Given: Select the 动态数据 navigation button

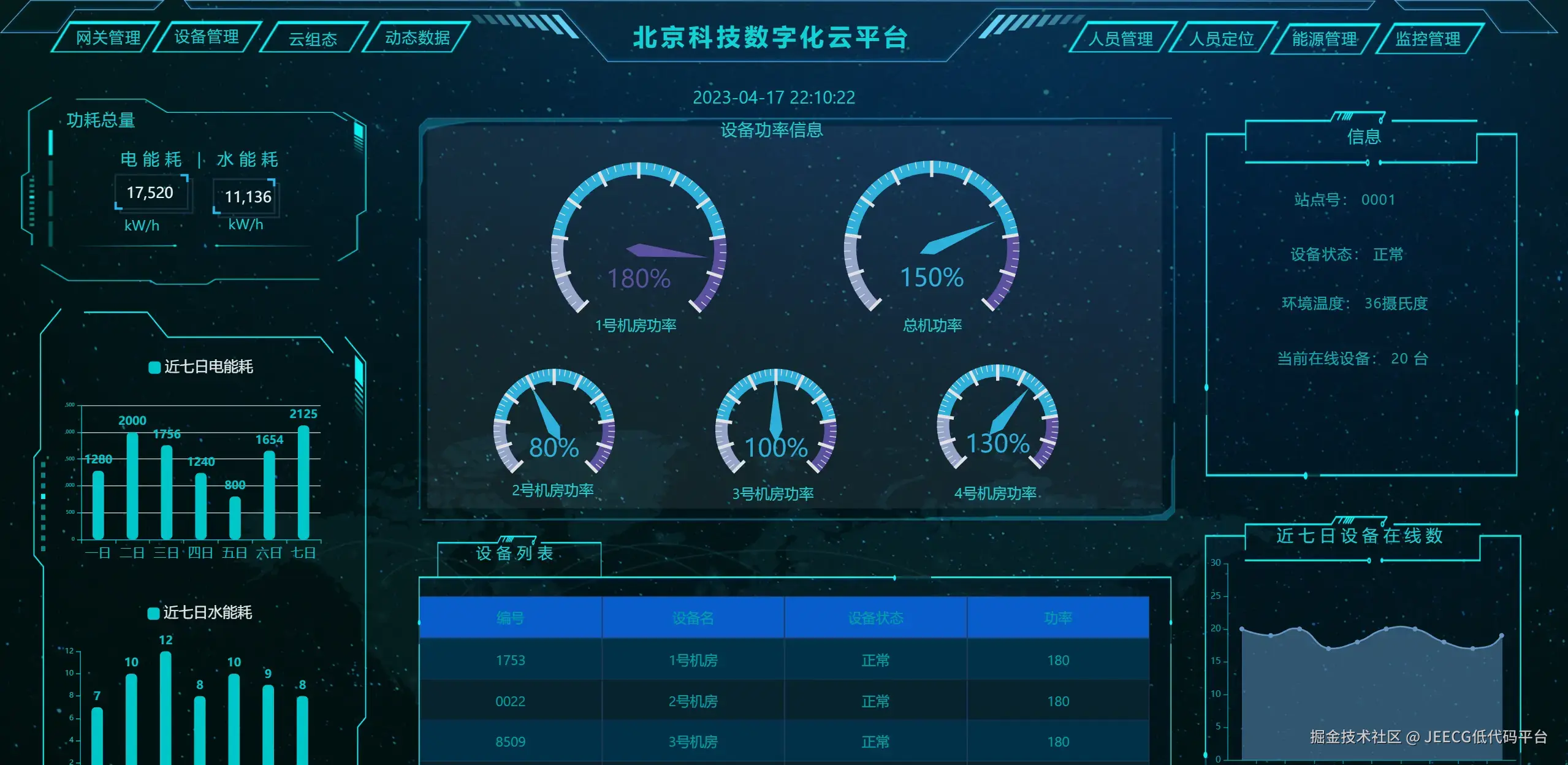Looking at the screenshot, I should click(x=416, y=38).
